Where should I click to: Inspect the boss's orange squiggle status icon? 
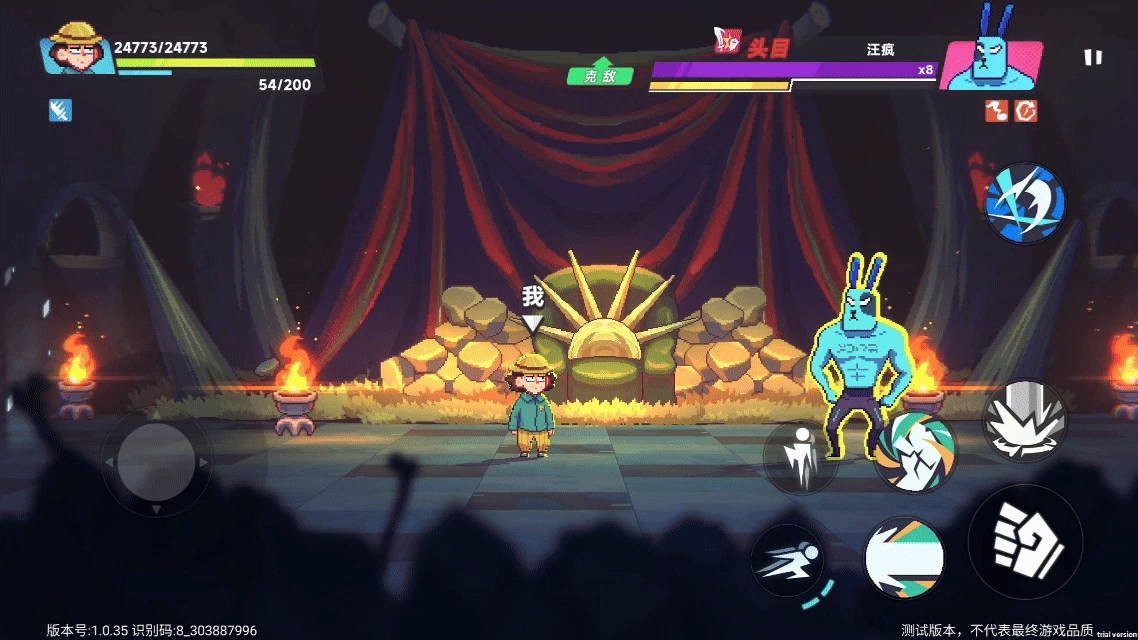point(996,111)
